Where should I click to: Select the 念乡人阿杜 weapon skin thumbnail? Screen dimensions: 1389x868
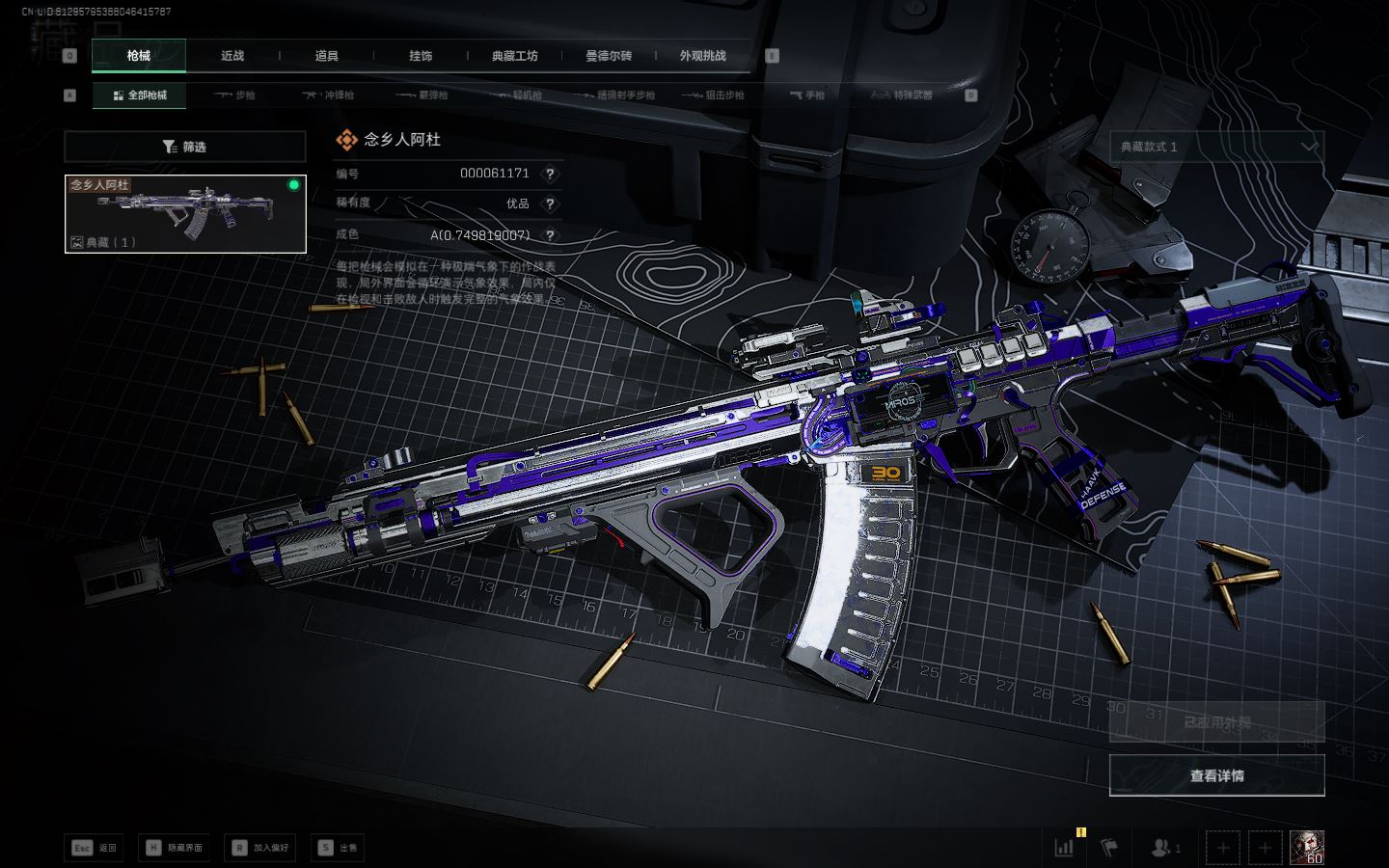pos(185,214)
